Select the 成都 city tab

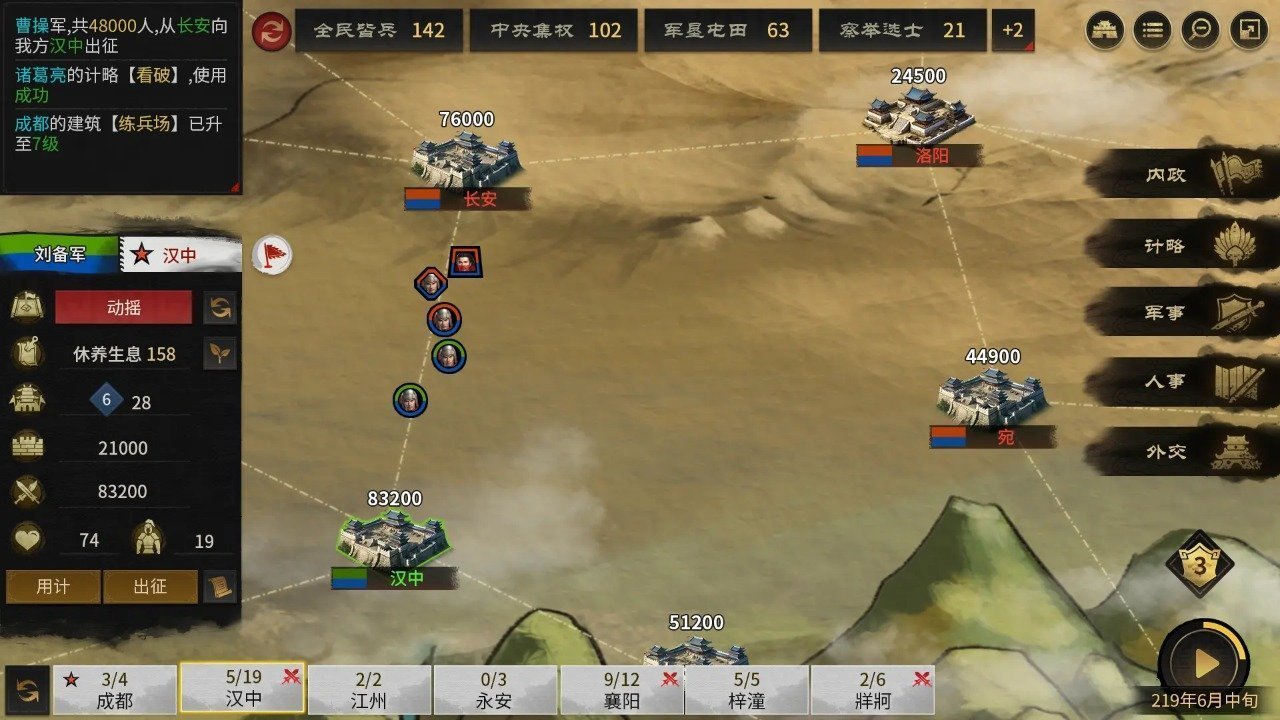(x=115, y=690)
